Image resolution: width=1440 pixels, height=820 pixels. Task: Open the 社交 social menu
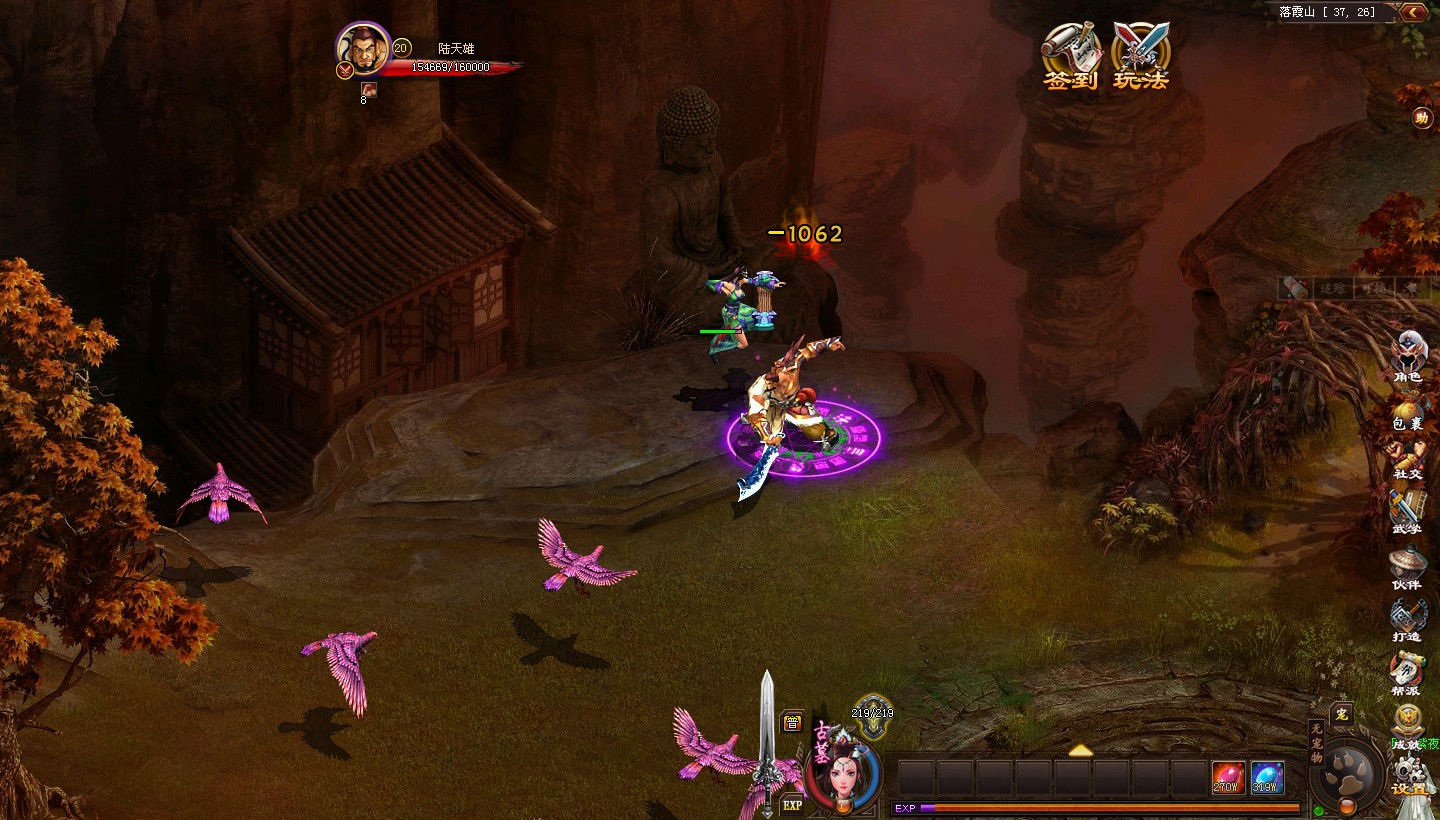pyautogui.click(x=1409, y=460)
